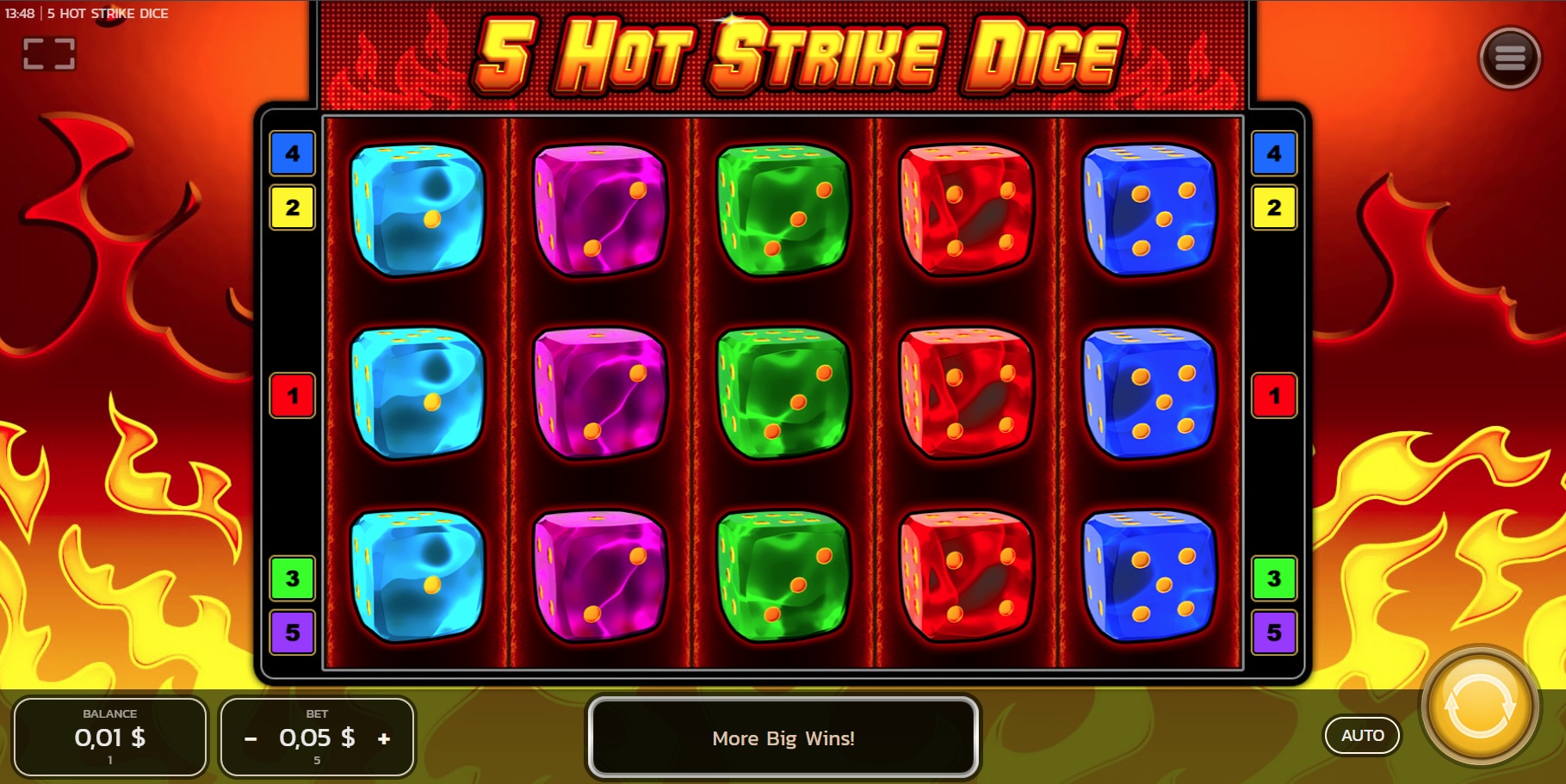Open the bet amount selector showing 0,05 $
Image resolution: width=1566 pixels, height=784 pixels.
pos(317,738)
